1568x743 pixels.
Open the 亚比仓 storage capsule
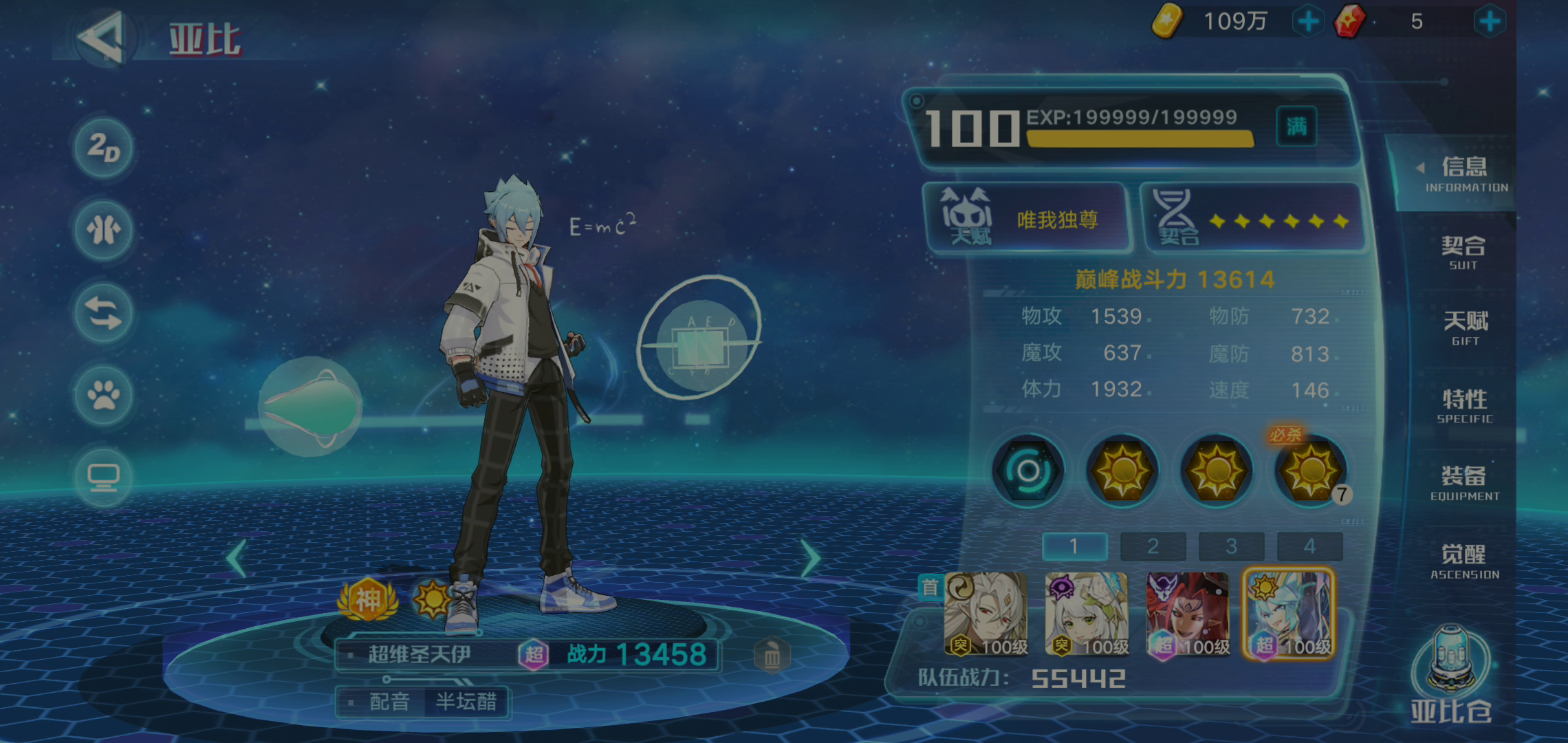tap(1451, 674)
